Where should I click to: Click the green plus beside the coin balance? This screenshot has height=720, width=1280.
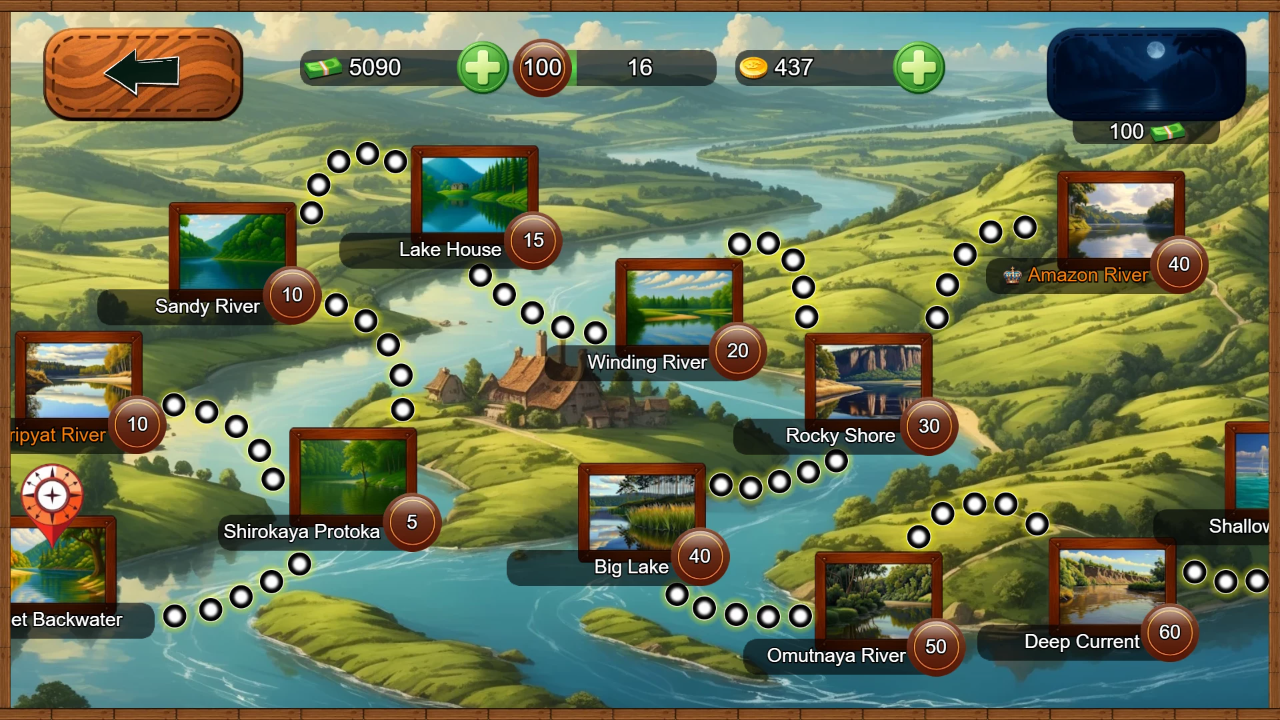[x=919, y=68]
